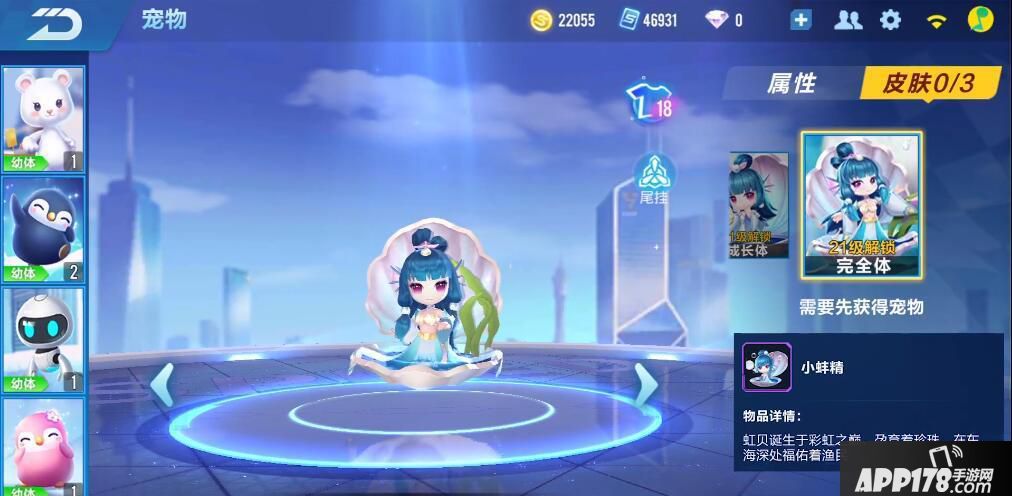The width and height of the screenshot is (1012, 496).
Task: Show the previous pet with left arrow
Action: tap(162, 385)
